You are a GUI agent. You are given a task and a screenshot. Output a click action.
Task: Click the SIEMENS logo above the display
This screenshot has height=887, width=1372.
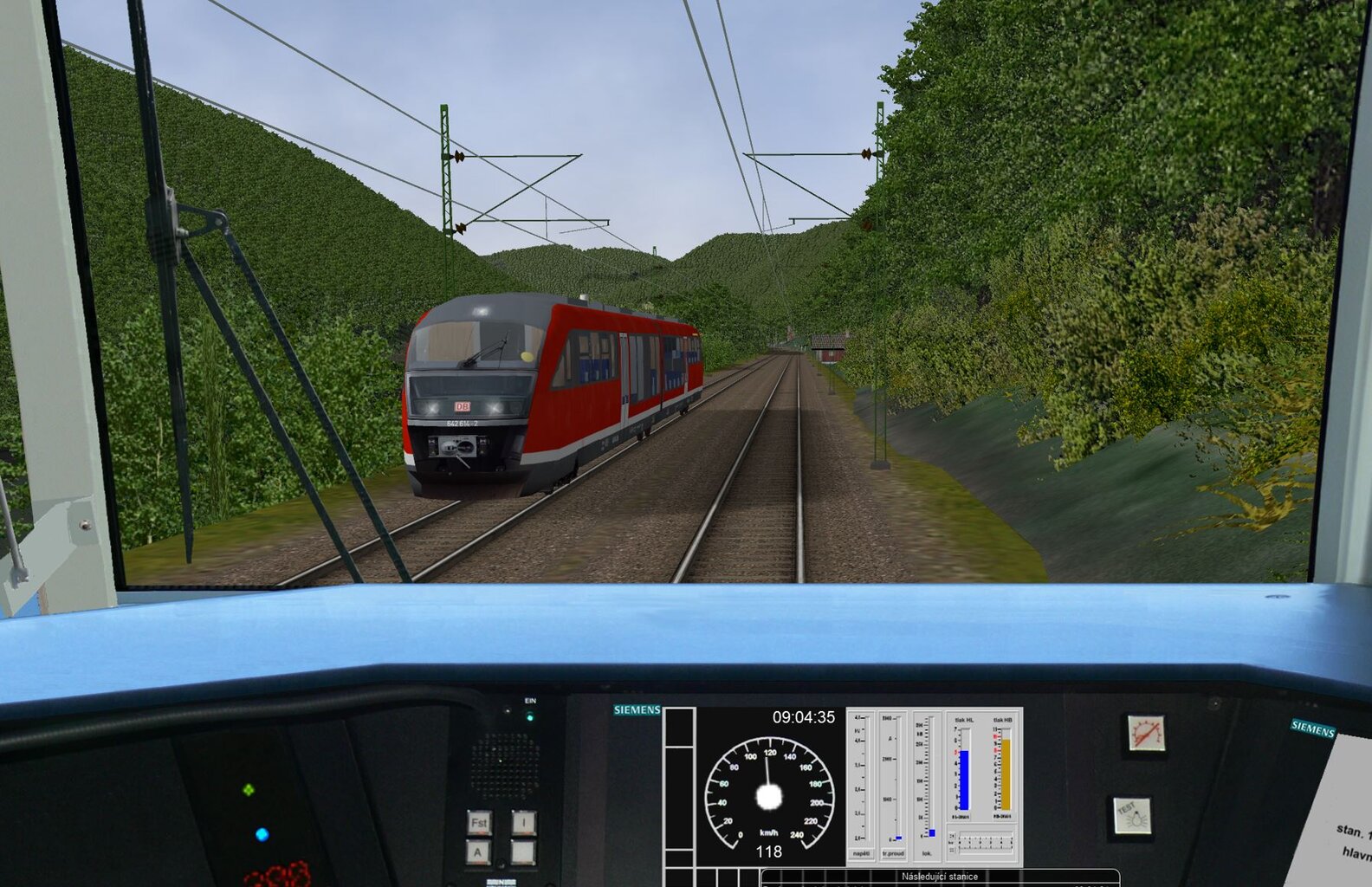pyautogui.click(x=637, y=709)
